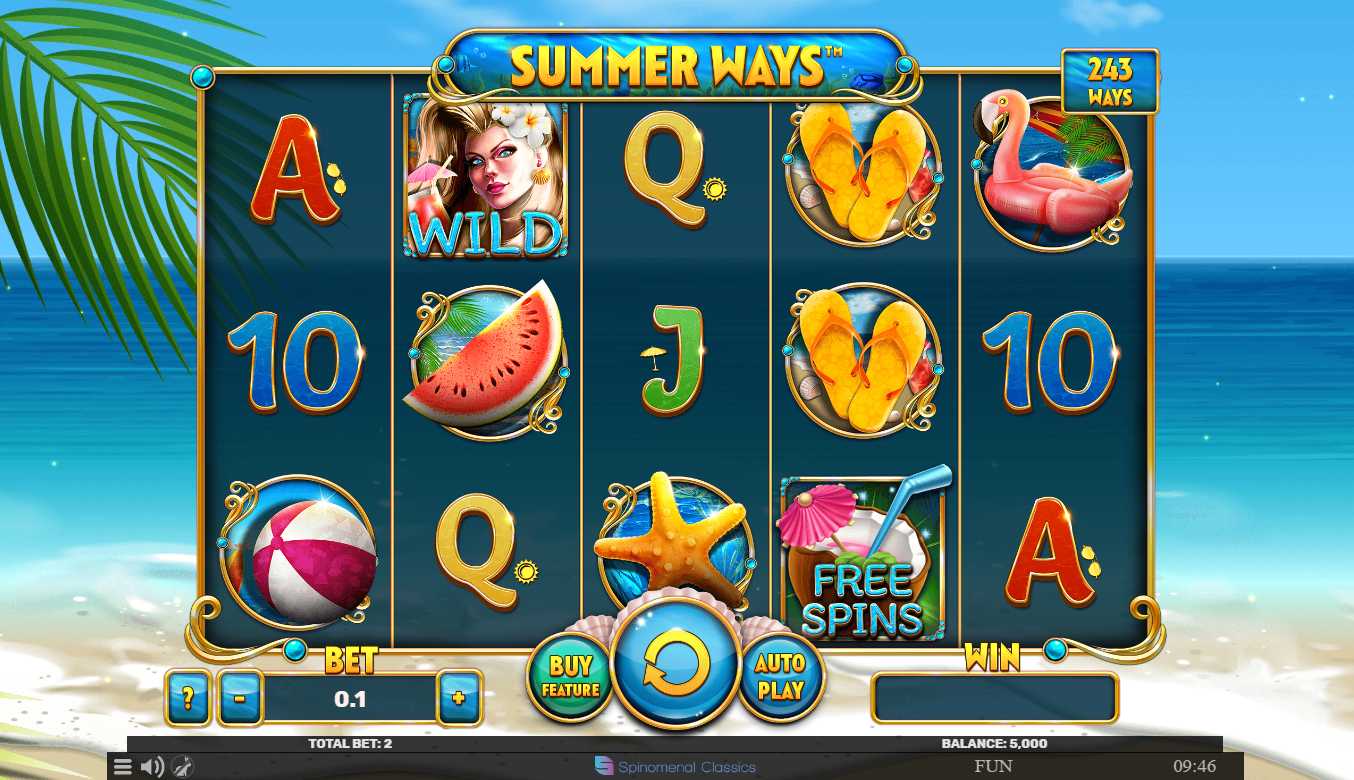Start Auto Play
This screenshot has width=1354, height=780.
point(780,677)
